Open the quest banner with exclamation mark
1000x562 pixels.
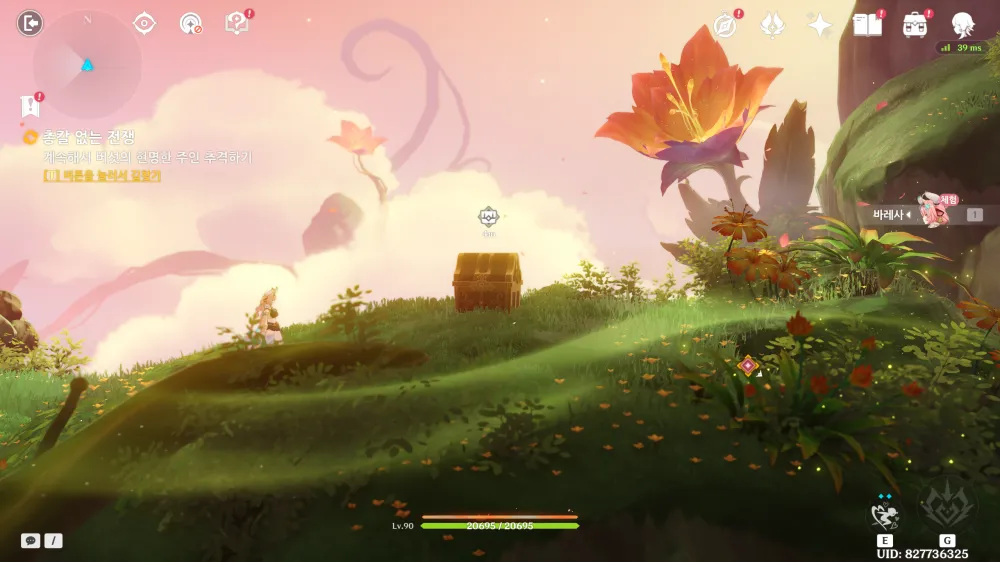30,105
